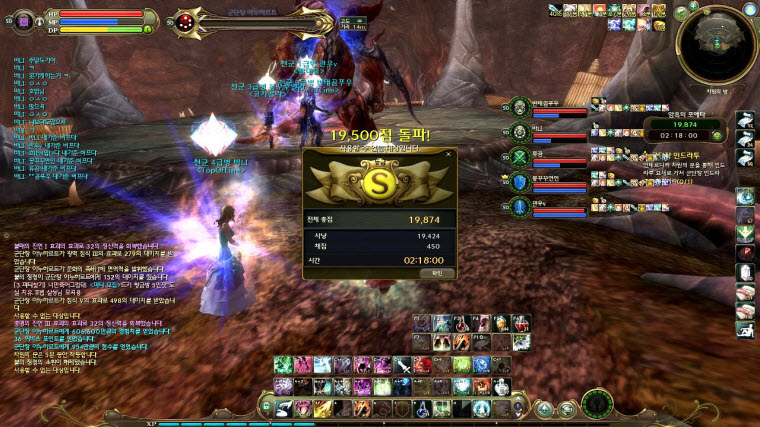Select the blue shield party member portrait
Screen dimensions: 760x427
pyautogui.click(x=520, y=182)
